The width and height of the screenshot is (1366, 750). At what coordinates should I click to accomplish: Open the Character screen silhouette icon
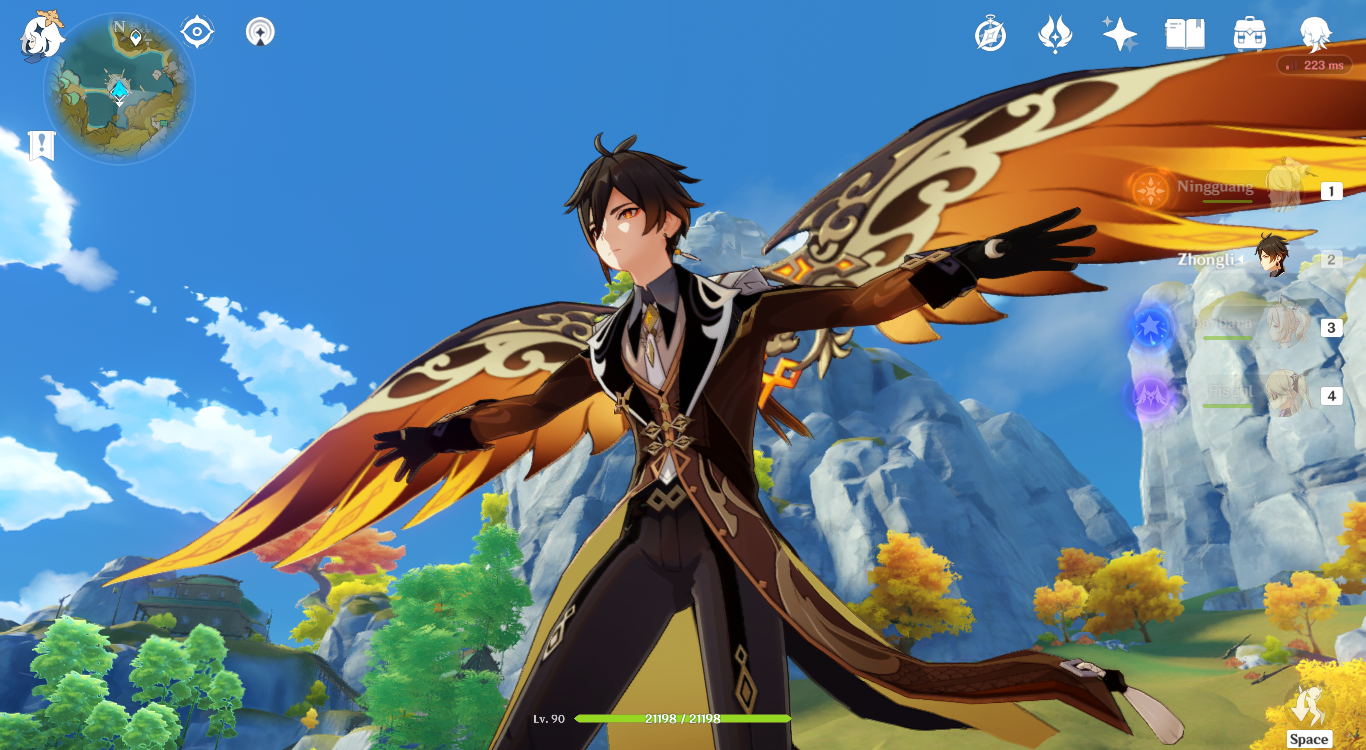(x=1315, y=33)
